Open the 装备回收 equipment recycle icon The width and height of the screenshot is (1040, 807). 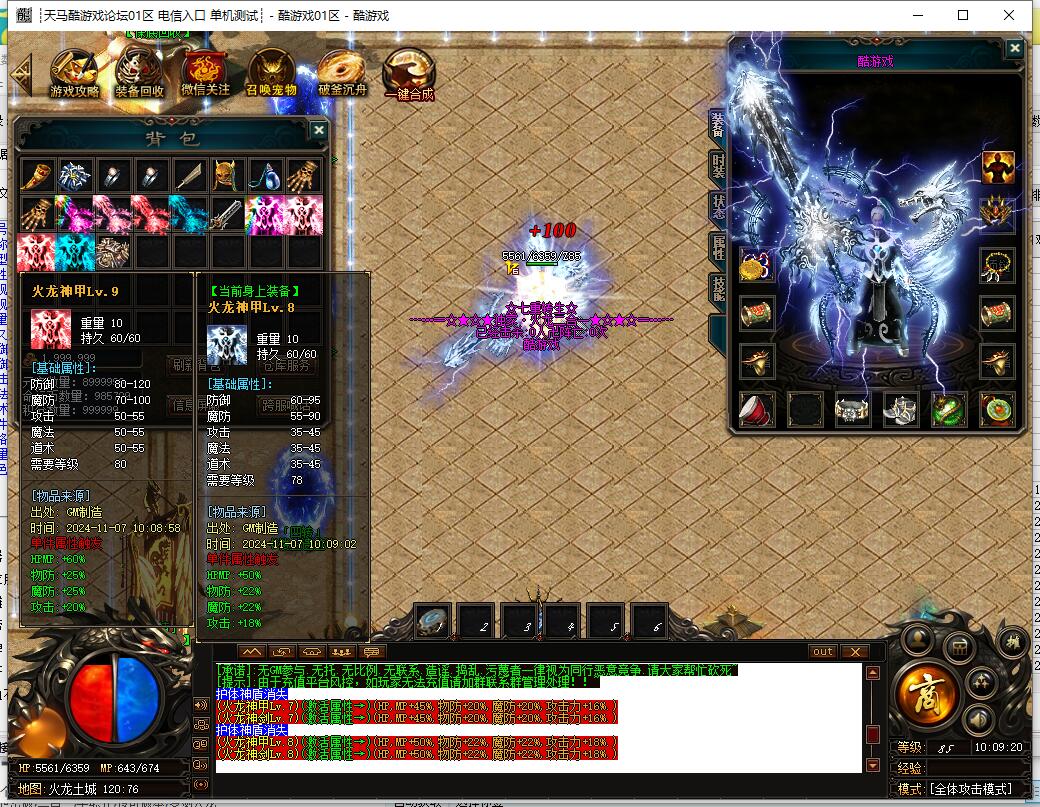pos(139,72)
